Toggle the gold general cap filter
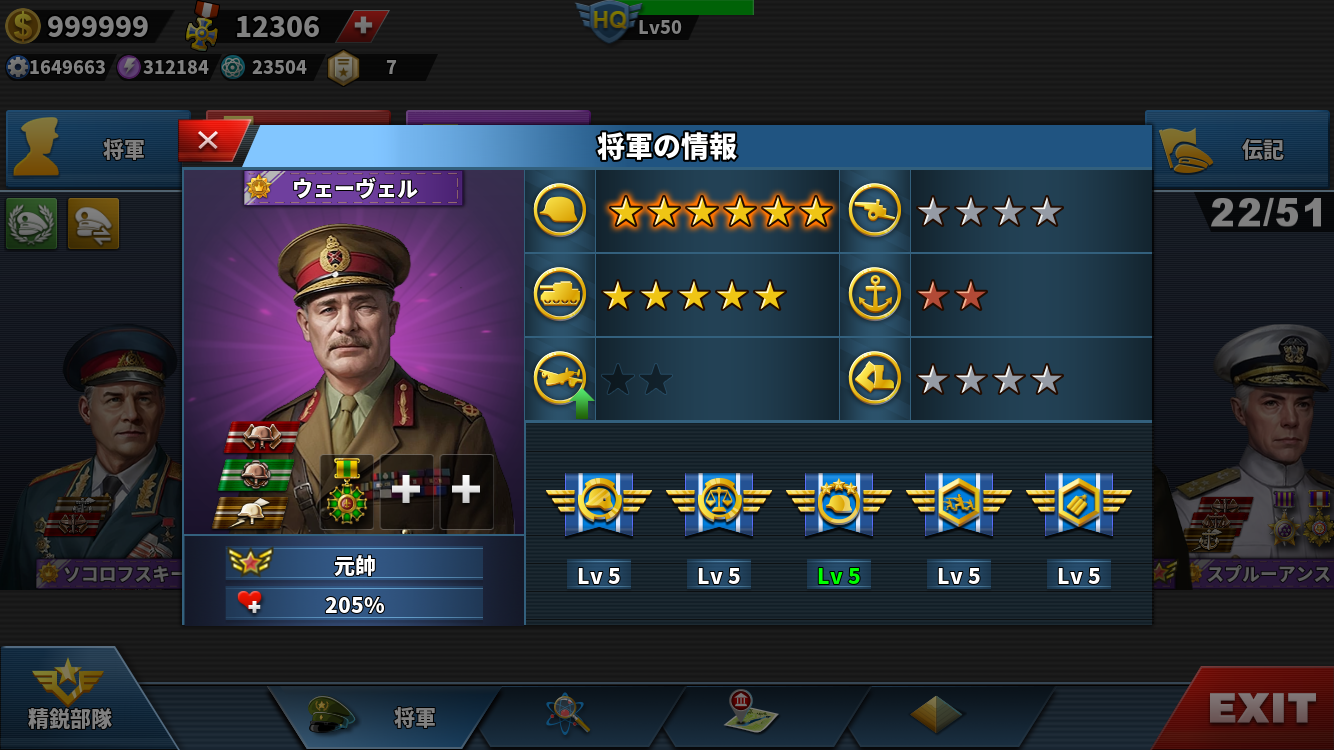This screenshot has height=750, width=1334. [x=93, y=223]
